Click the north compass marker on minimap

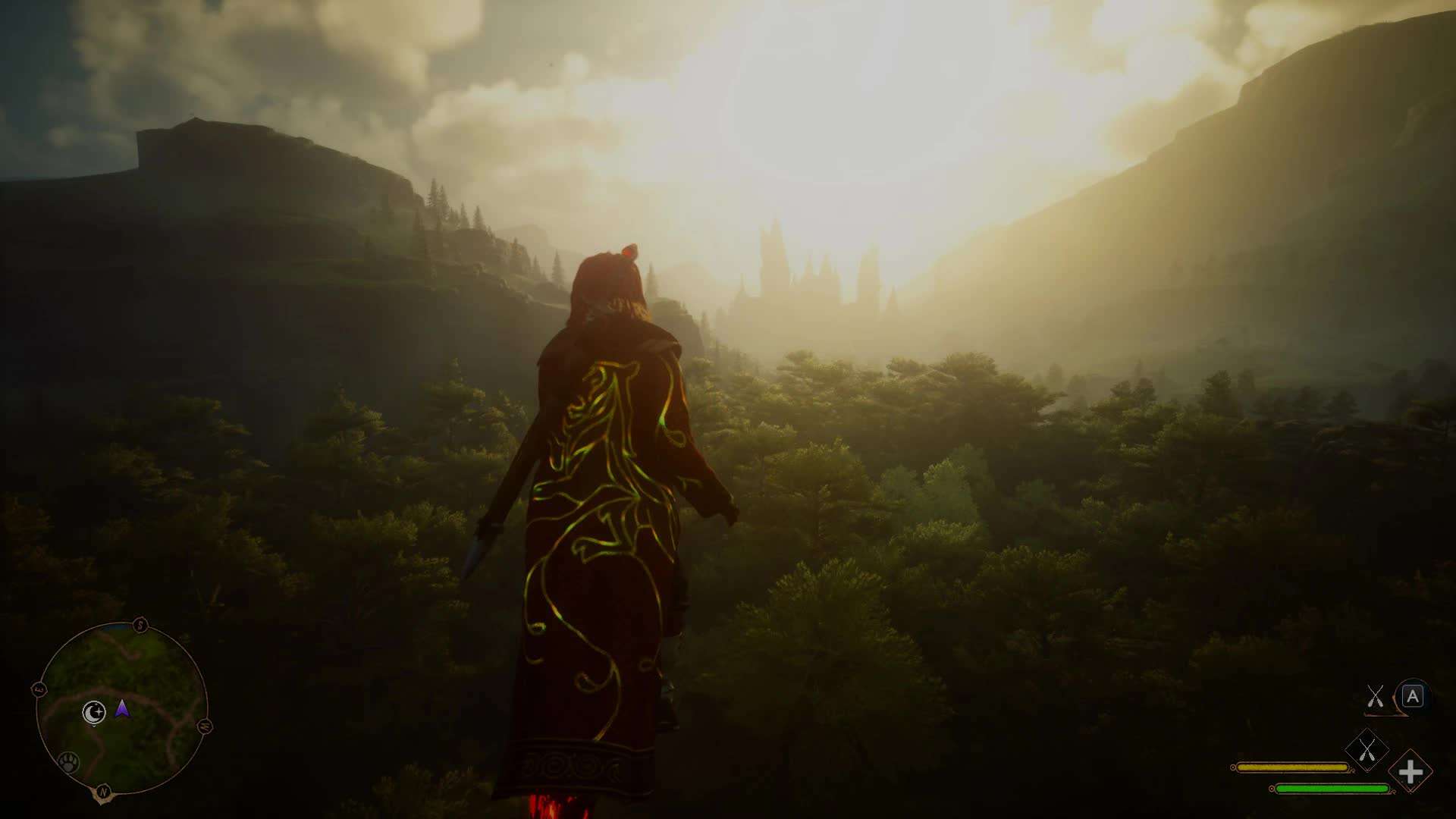point(103,792)
